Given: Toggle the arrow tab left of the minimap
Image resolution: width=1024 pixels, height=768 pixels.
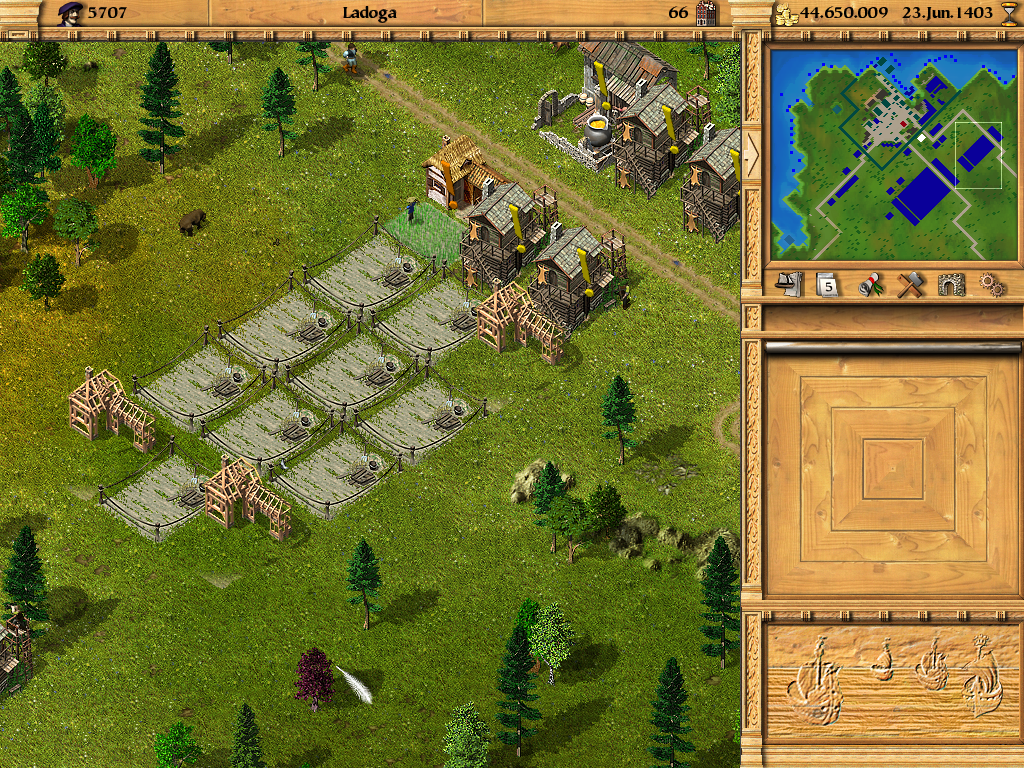Looking at the screenshot, I should (x=751, y=150).
